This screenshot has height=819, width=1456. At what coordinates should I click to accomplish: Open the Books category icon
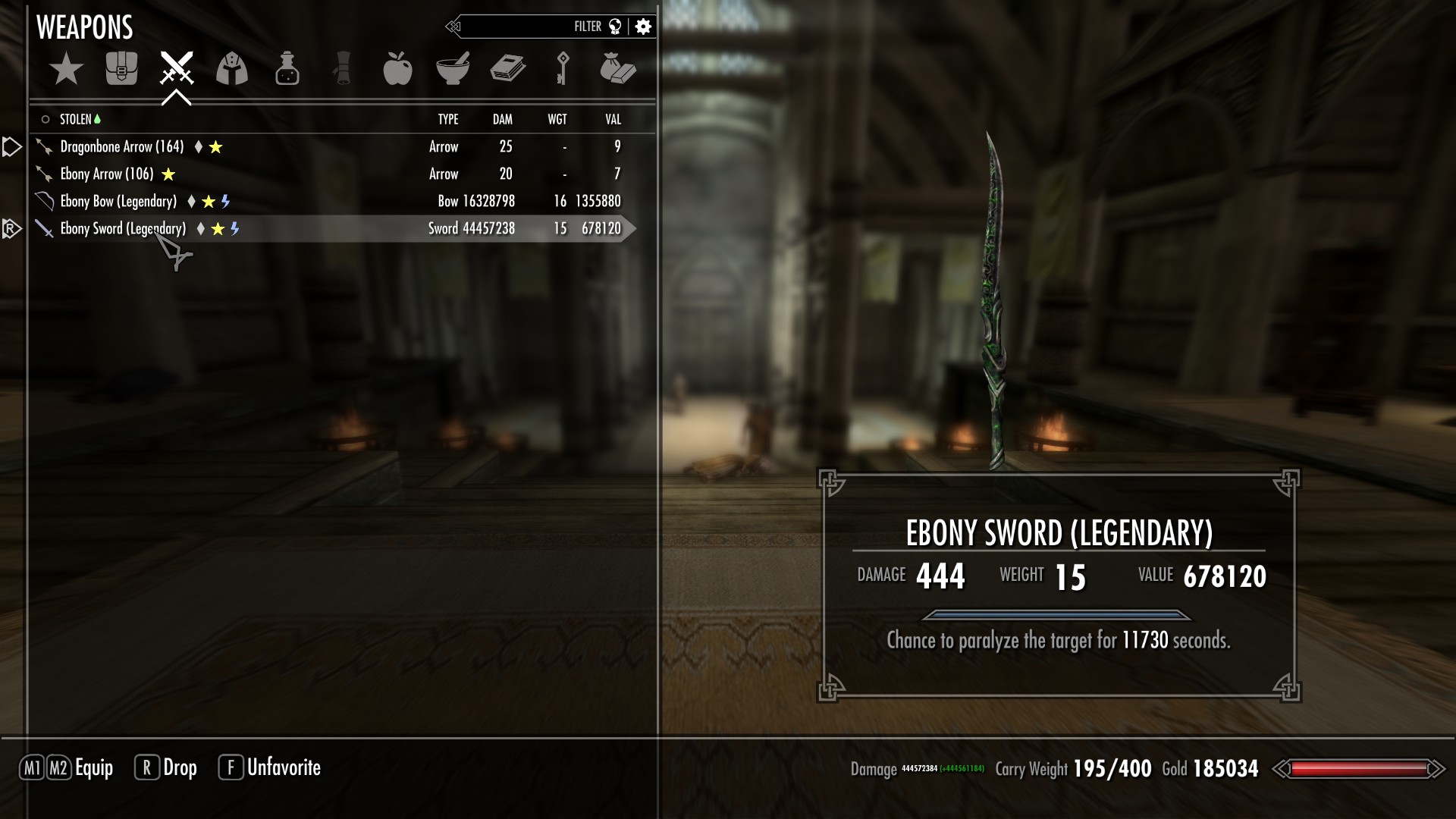click(510, 69)
